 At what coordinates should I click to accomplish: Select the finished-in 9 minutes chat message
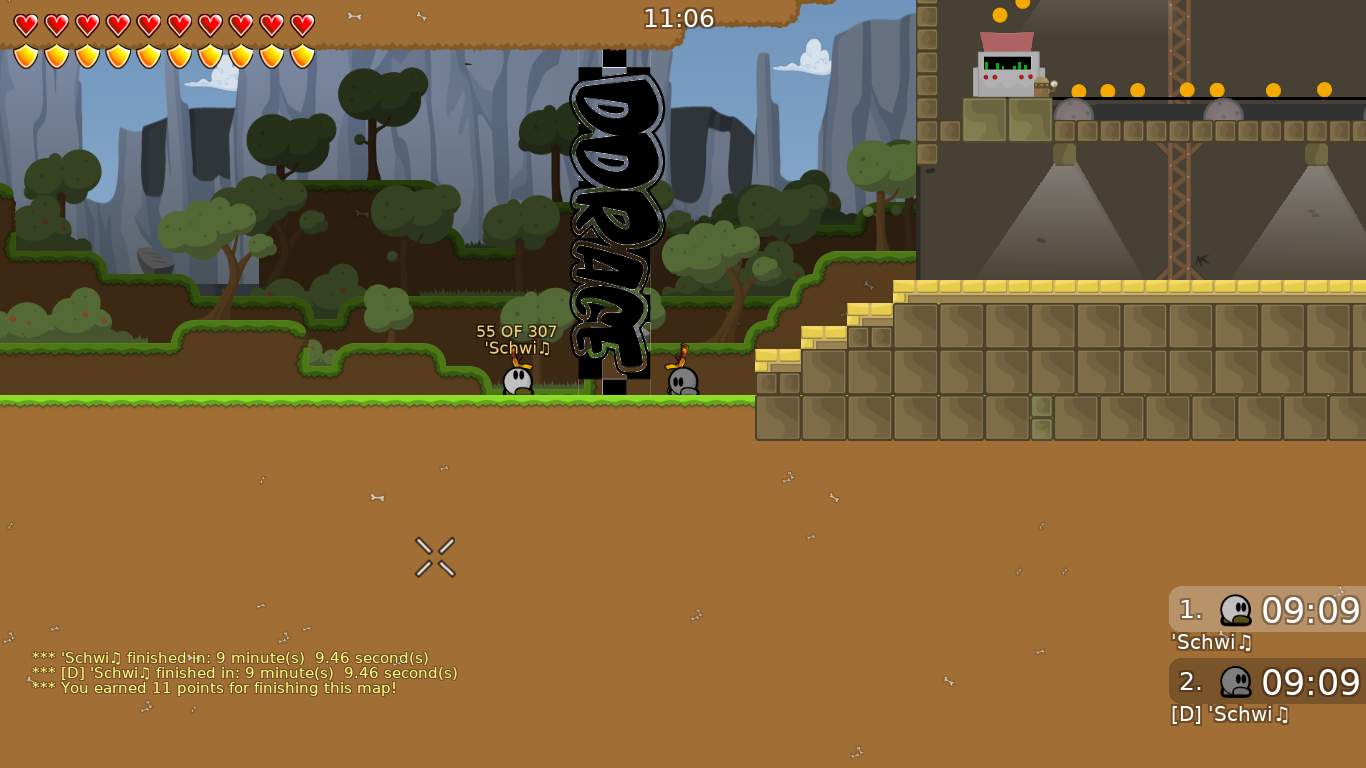point(230,658)
